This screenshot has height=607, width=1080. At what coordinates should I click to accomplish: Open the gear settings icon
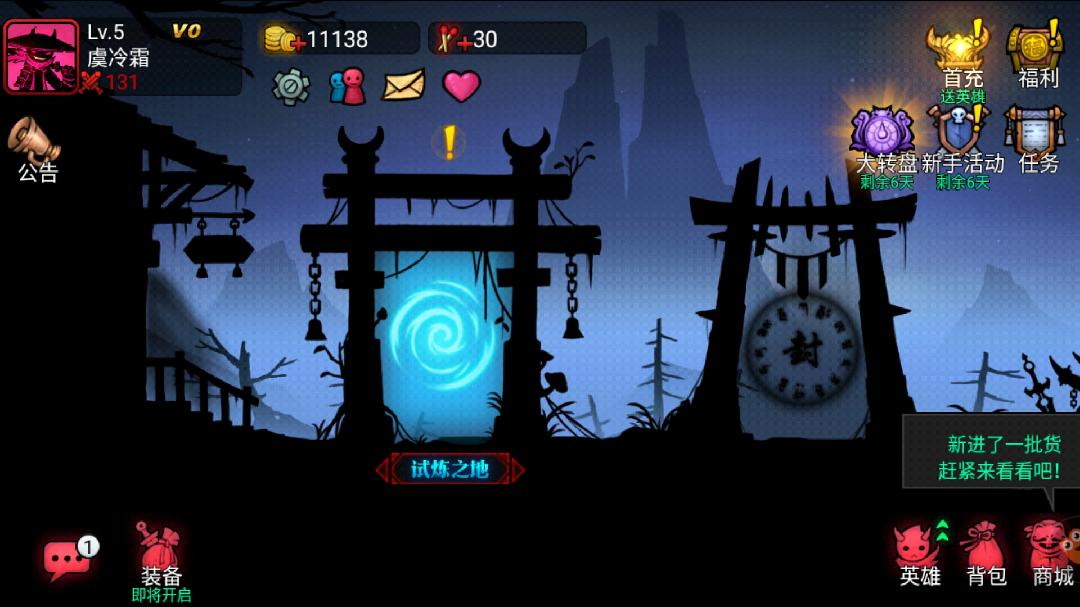[x=291, y=86]
